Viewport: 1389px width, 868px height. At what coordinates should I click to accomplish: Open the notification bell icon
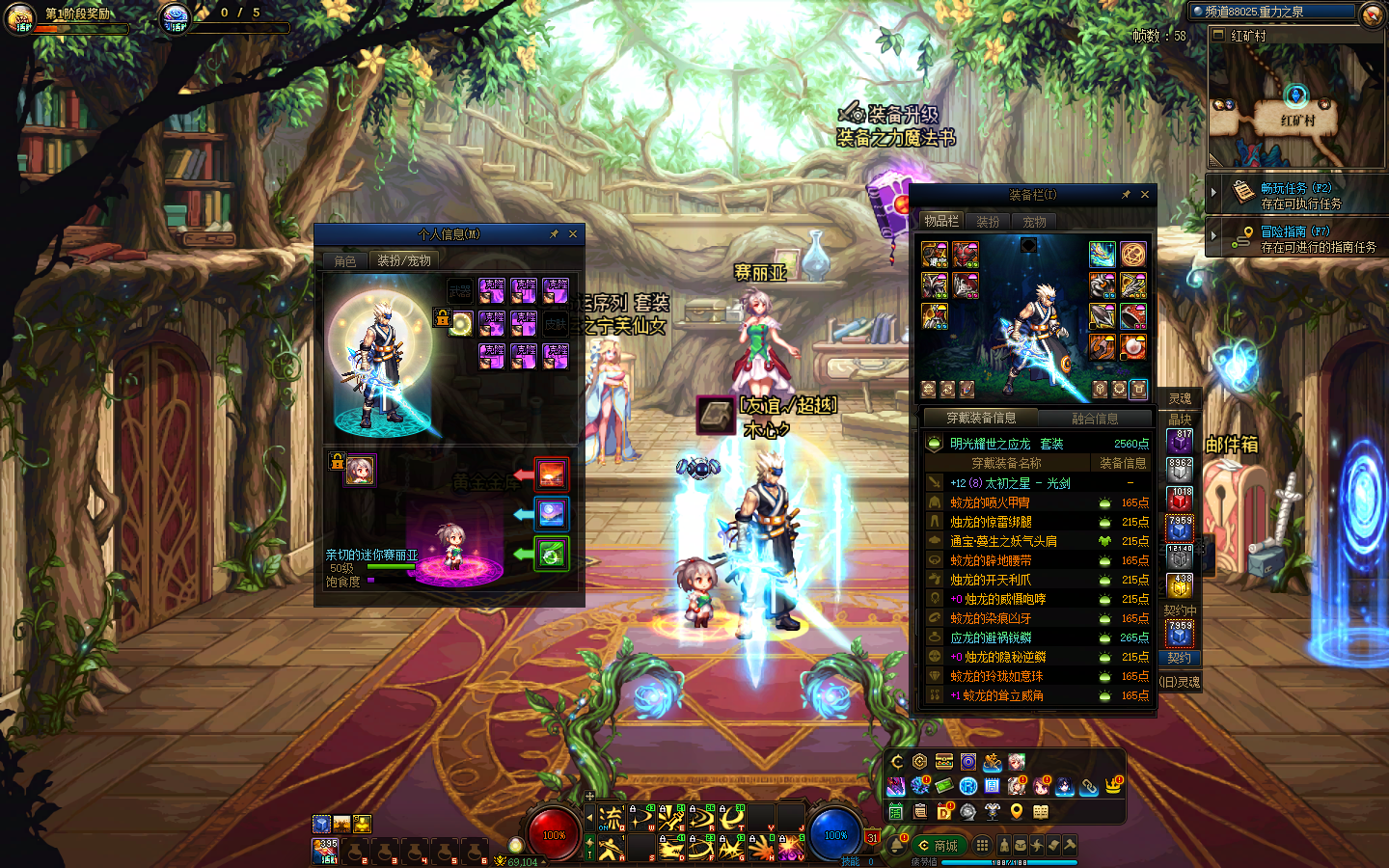click(x=896, y=846)
